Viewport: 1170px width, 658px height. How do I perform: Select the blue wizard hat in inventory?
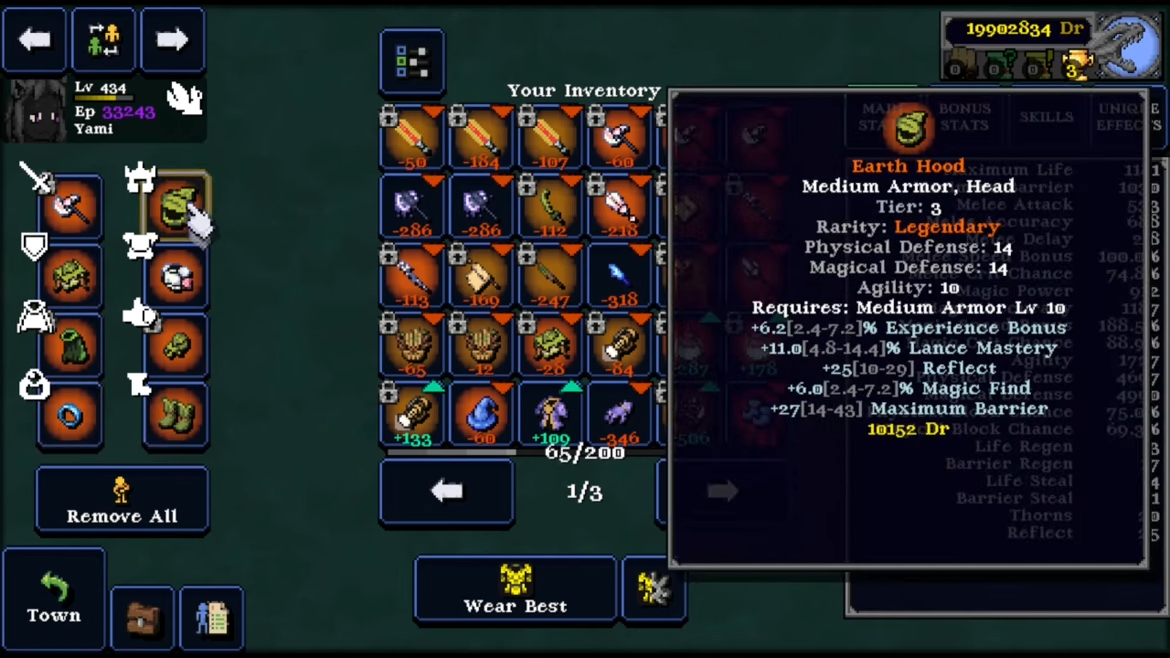point(481,414)
